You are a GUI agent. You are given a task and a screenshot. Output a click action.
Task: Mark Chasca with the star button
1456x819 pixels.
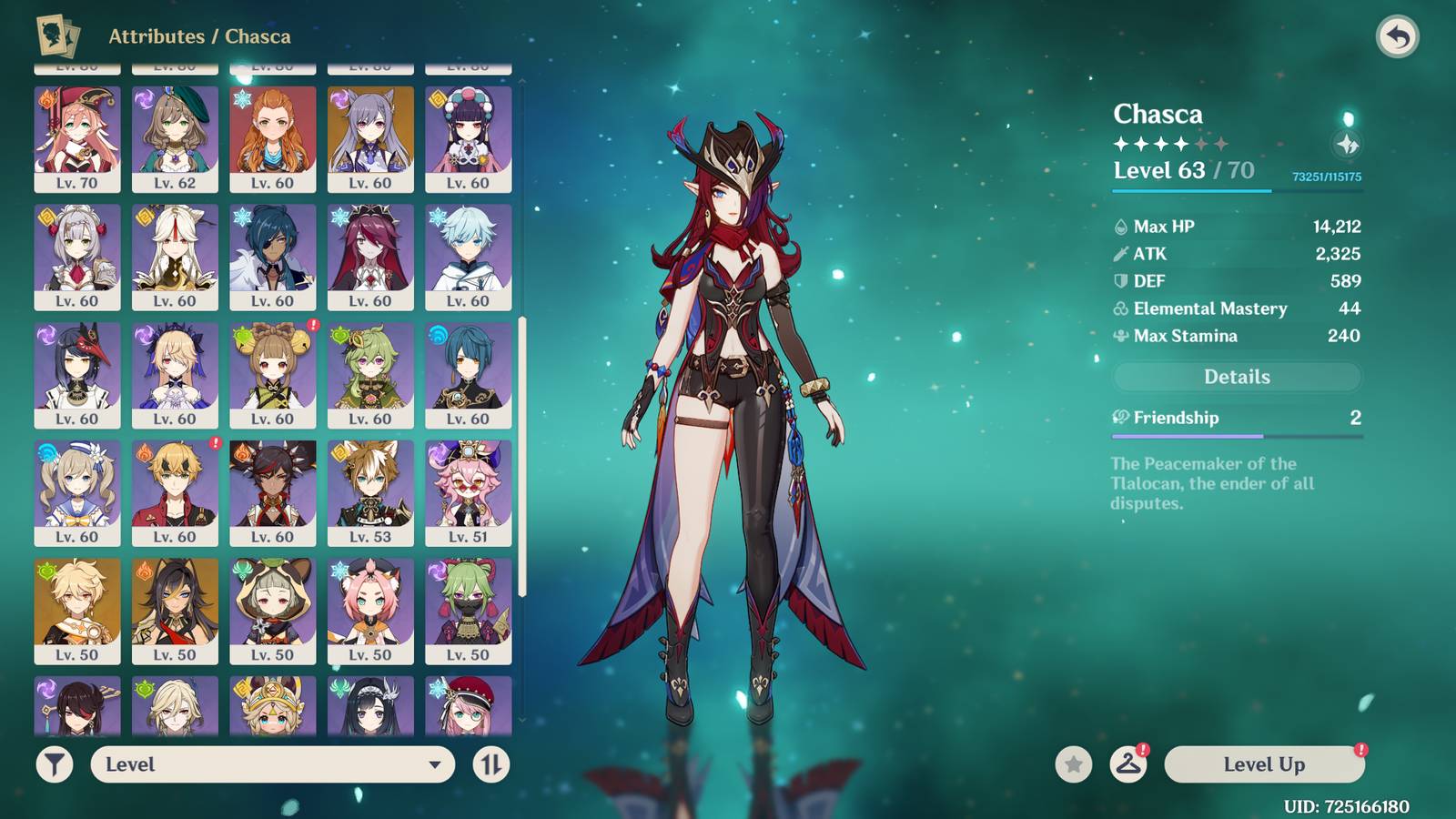(1074, 764)
